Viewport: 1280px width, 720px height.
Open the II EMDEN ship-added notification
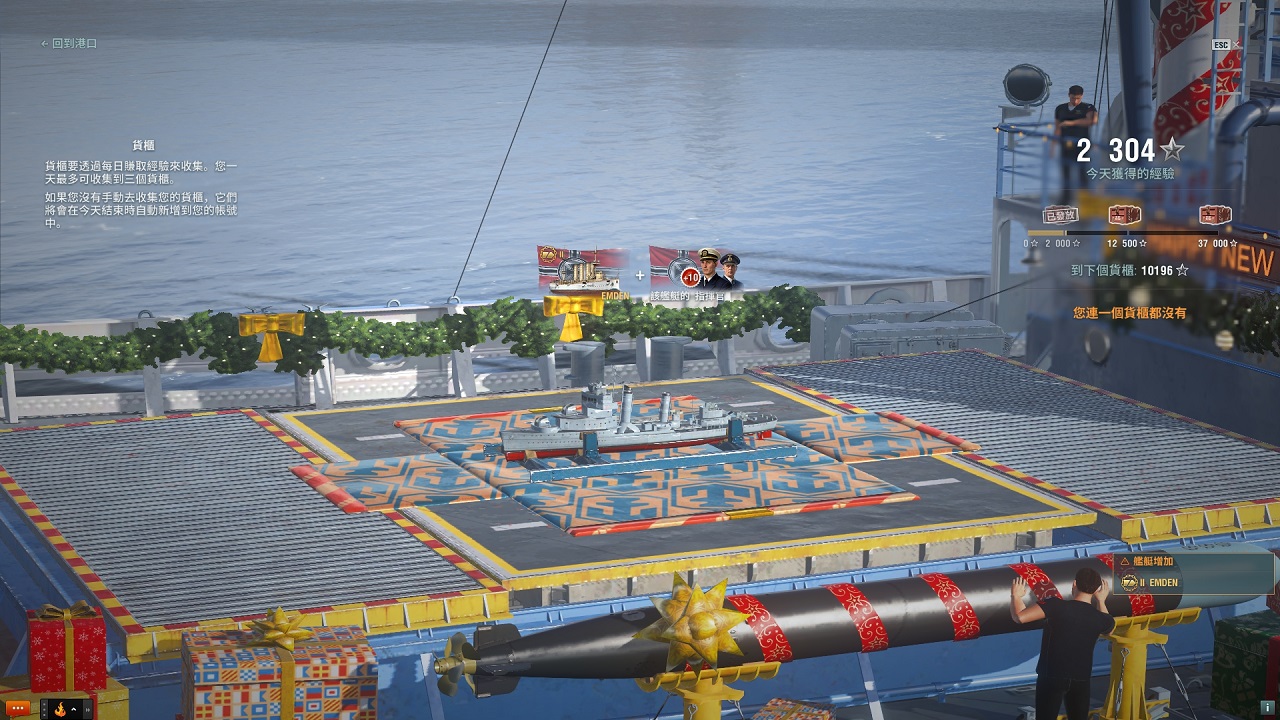pos(1190,574)
